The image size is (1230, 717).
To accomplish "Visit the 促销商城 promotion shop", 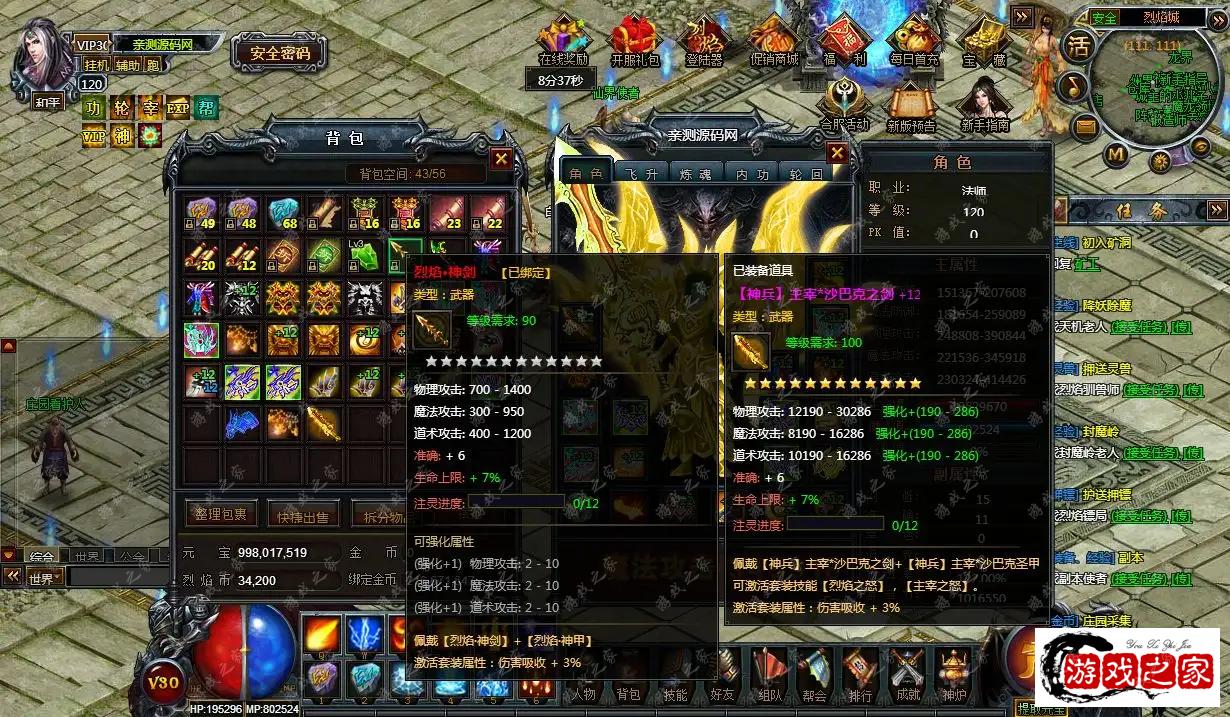I will (775, 40).
